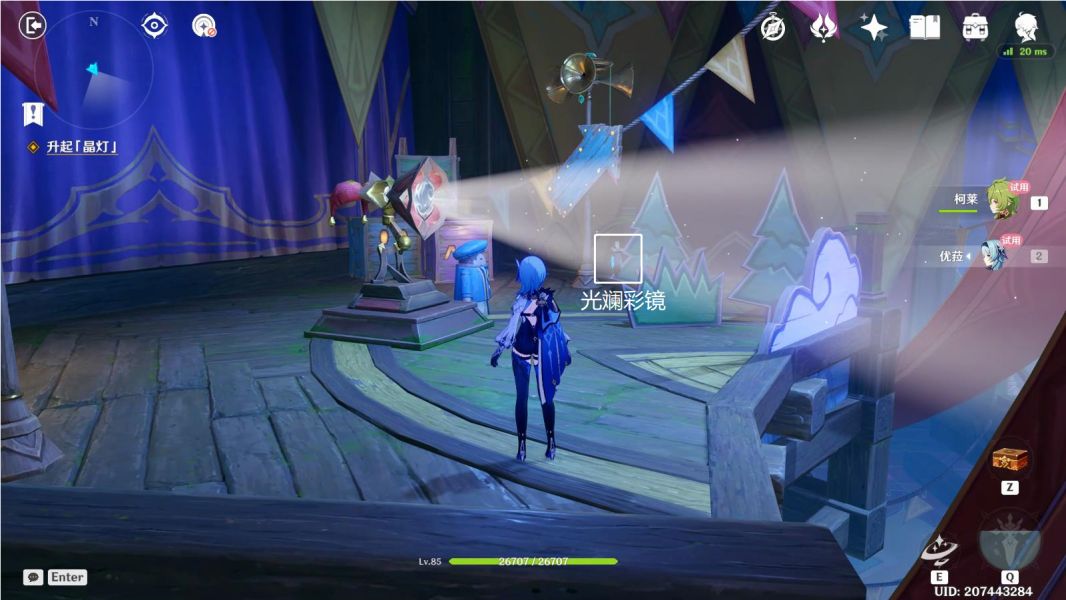Open the flame-shaped events icon

click(822, 27)
